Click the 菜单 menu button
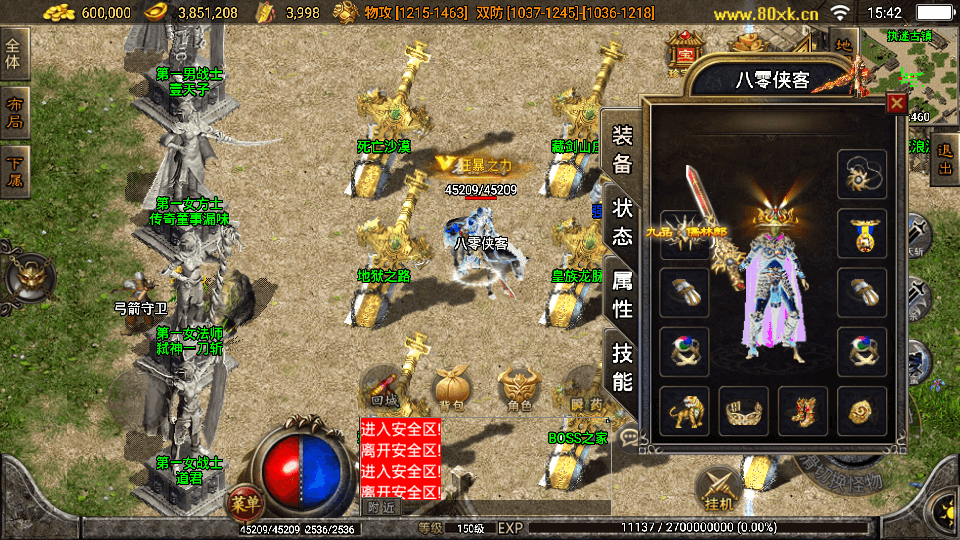The height and width of the screenshot is (540, 960). coord(243,500)
